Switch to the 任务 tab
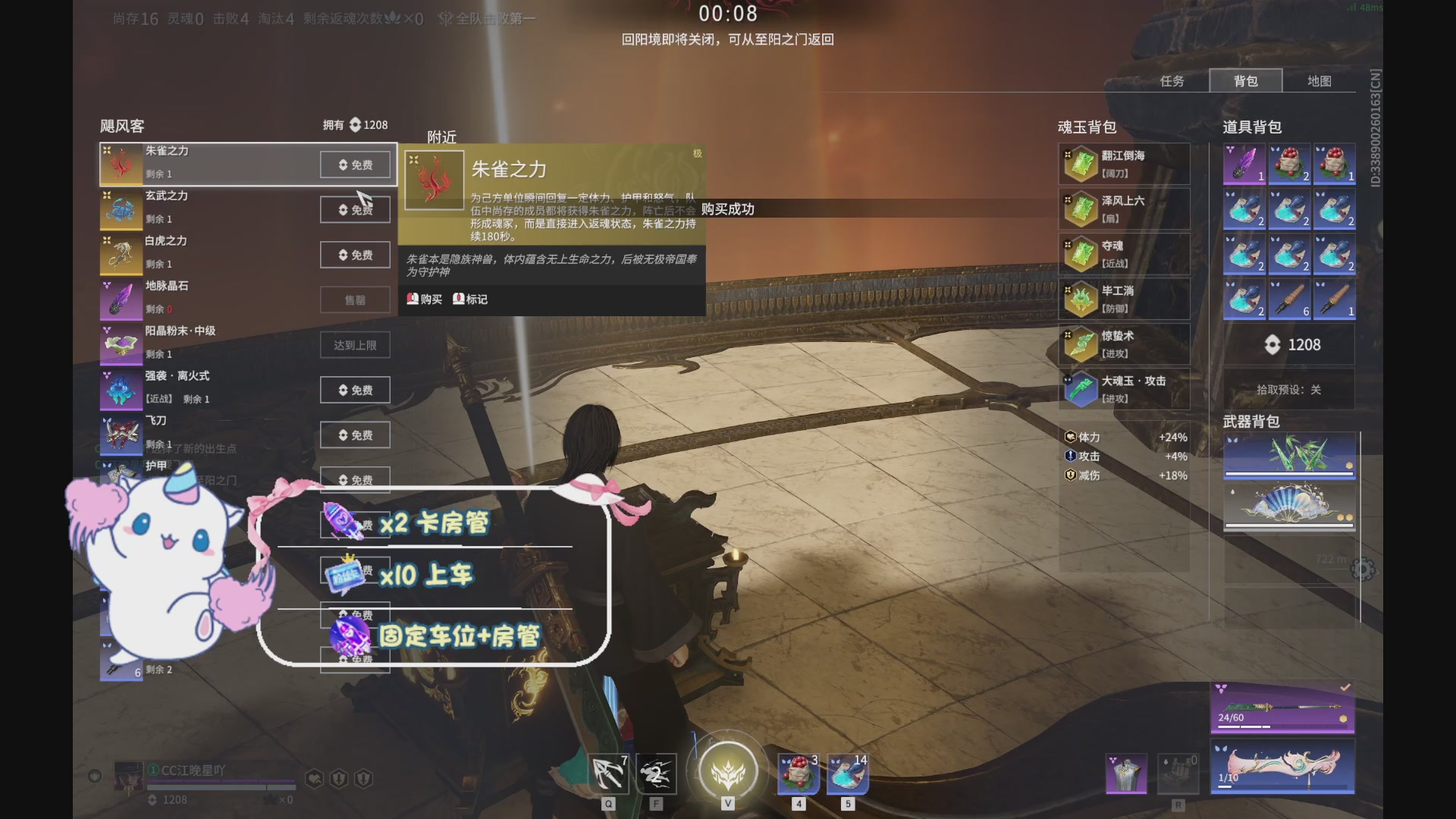Viewport: 1456px width, 819px height. [1174, 80]
